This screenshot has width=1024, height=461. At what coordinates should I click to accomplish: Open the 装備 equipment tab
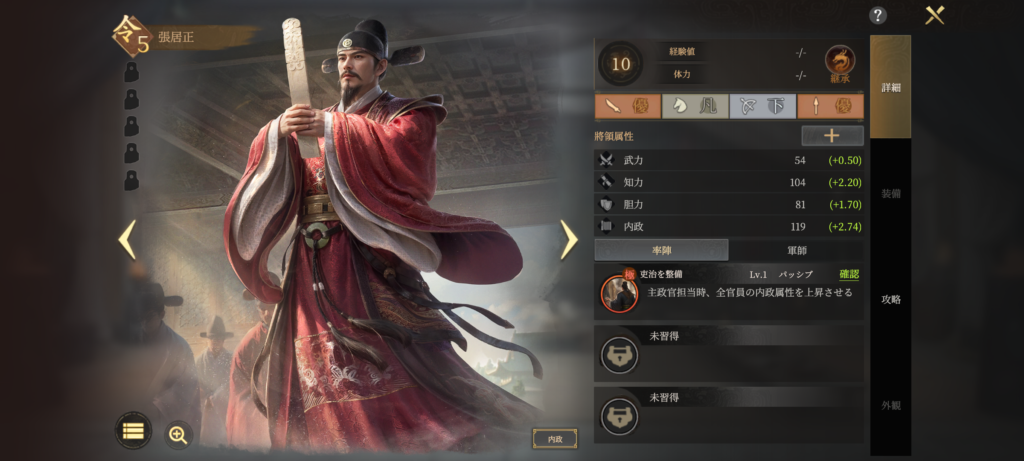[x=890, y=193]
